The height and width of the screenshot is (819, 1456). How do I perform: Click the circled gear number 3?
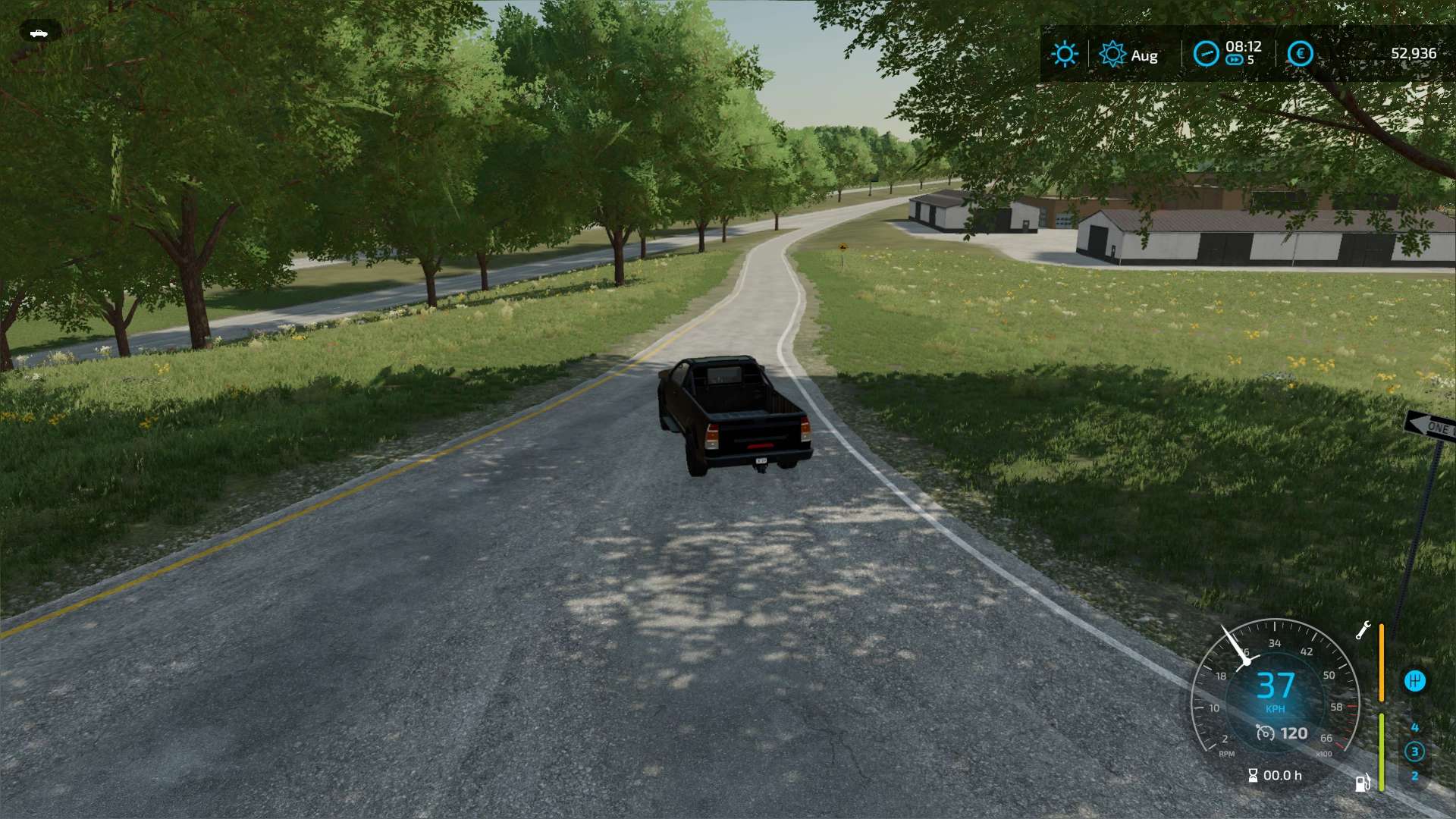[1414, 752]
